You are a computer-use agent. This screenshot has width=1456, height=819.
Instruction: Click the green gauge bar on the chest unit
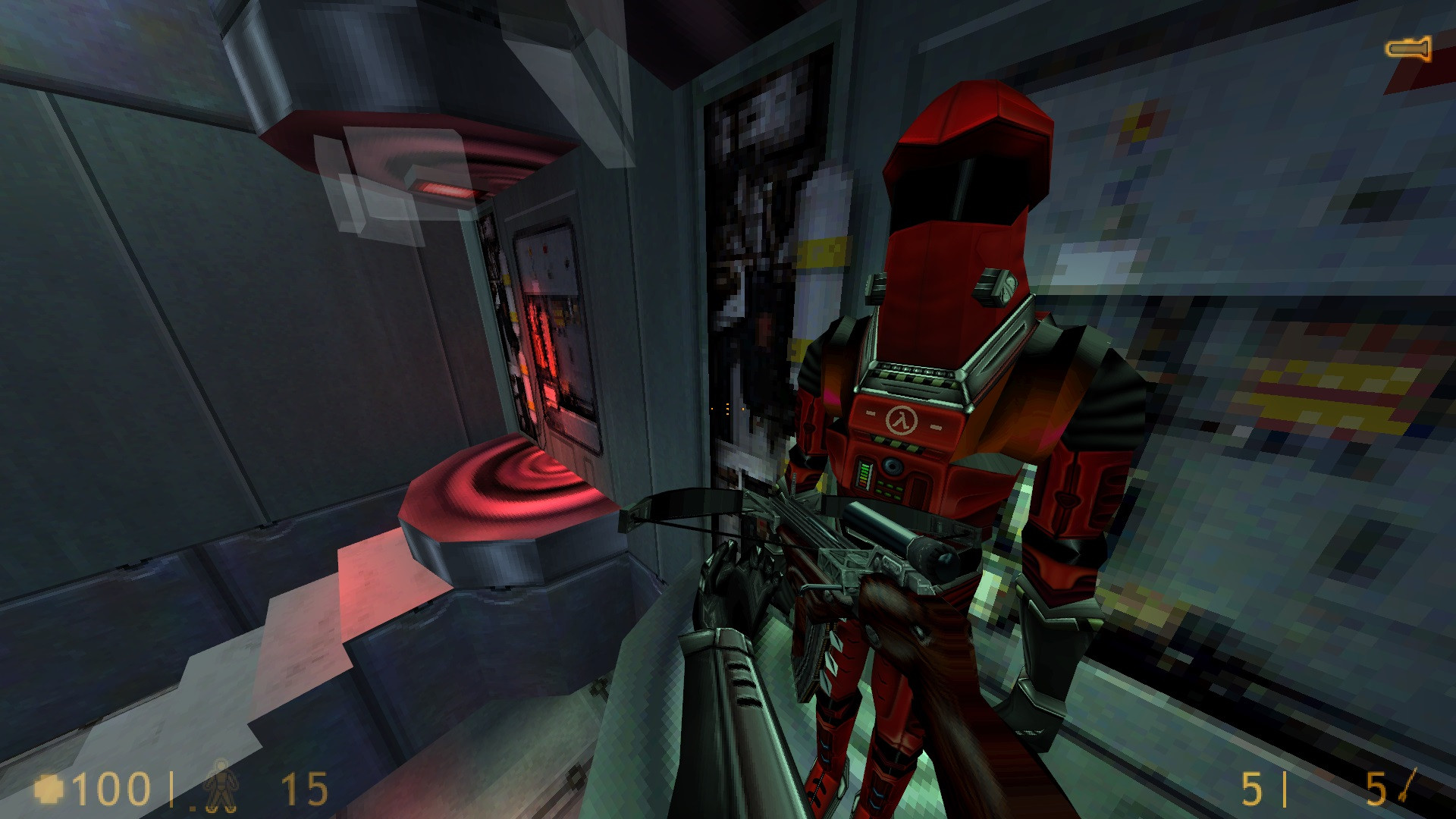(863, 474)
